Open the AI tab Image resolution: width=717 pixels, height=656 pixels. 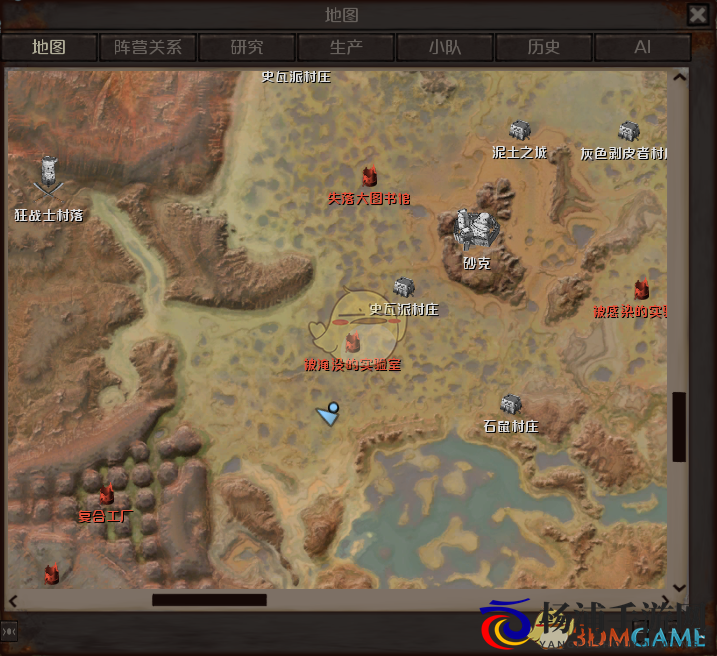(x=642, y=47)
